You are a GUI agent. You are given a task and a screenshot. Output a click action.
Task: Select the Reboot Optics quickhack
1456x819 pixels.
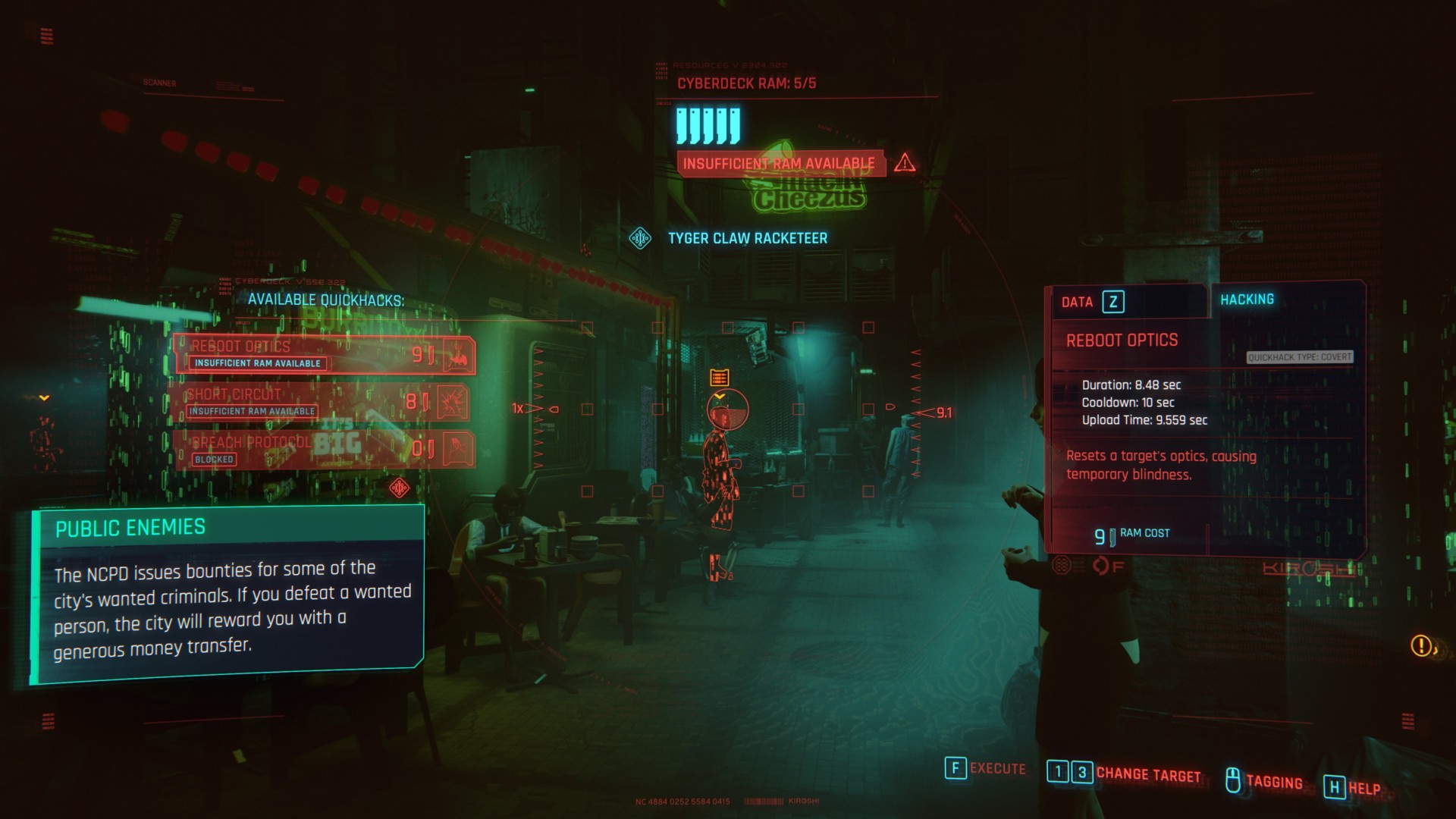pos(325,354)
